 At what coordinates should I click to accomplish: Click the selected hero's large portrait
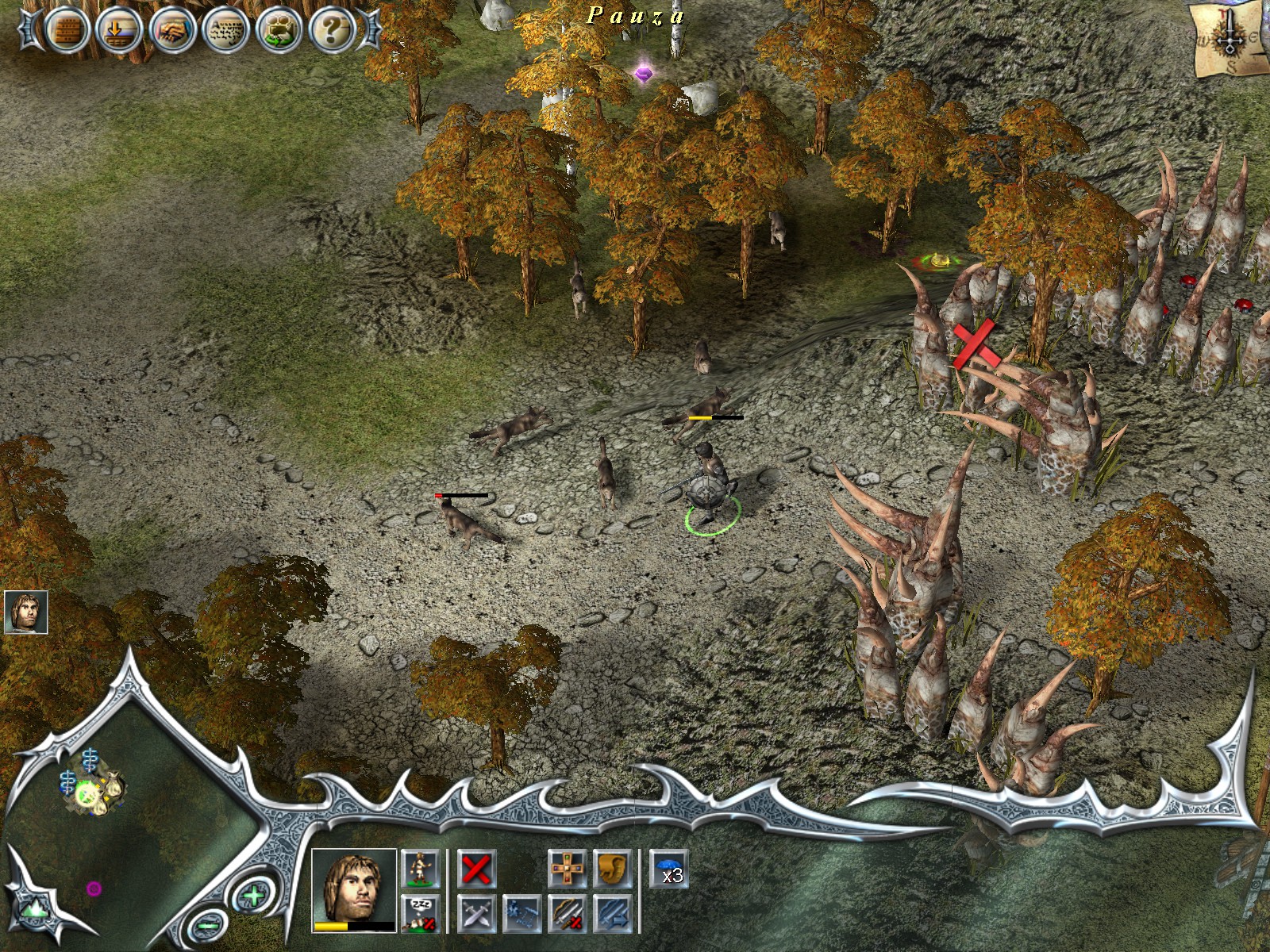(353, 889)
